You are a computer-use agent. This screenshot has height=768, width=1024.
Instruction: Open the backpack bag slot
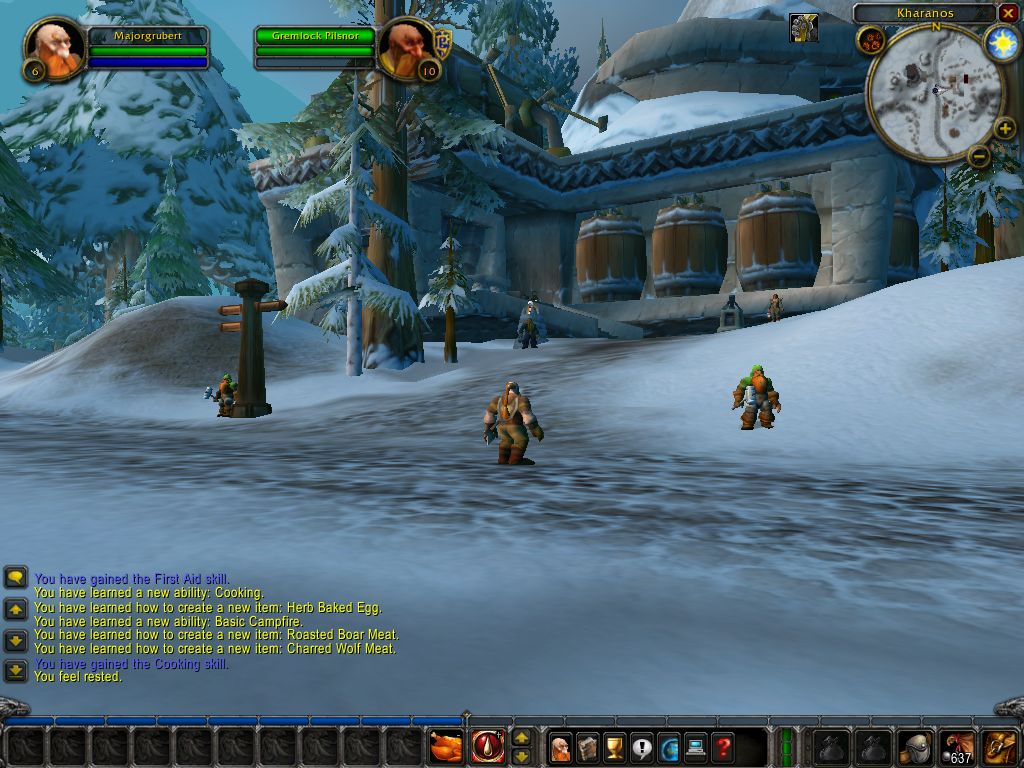click(x=1000, y=746)
